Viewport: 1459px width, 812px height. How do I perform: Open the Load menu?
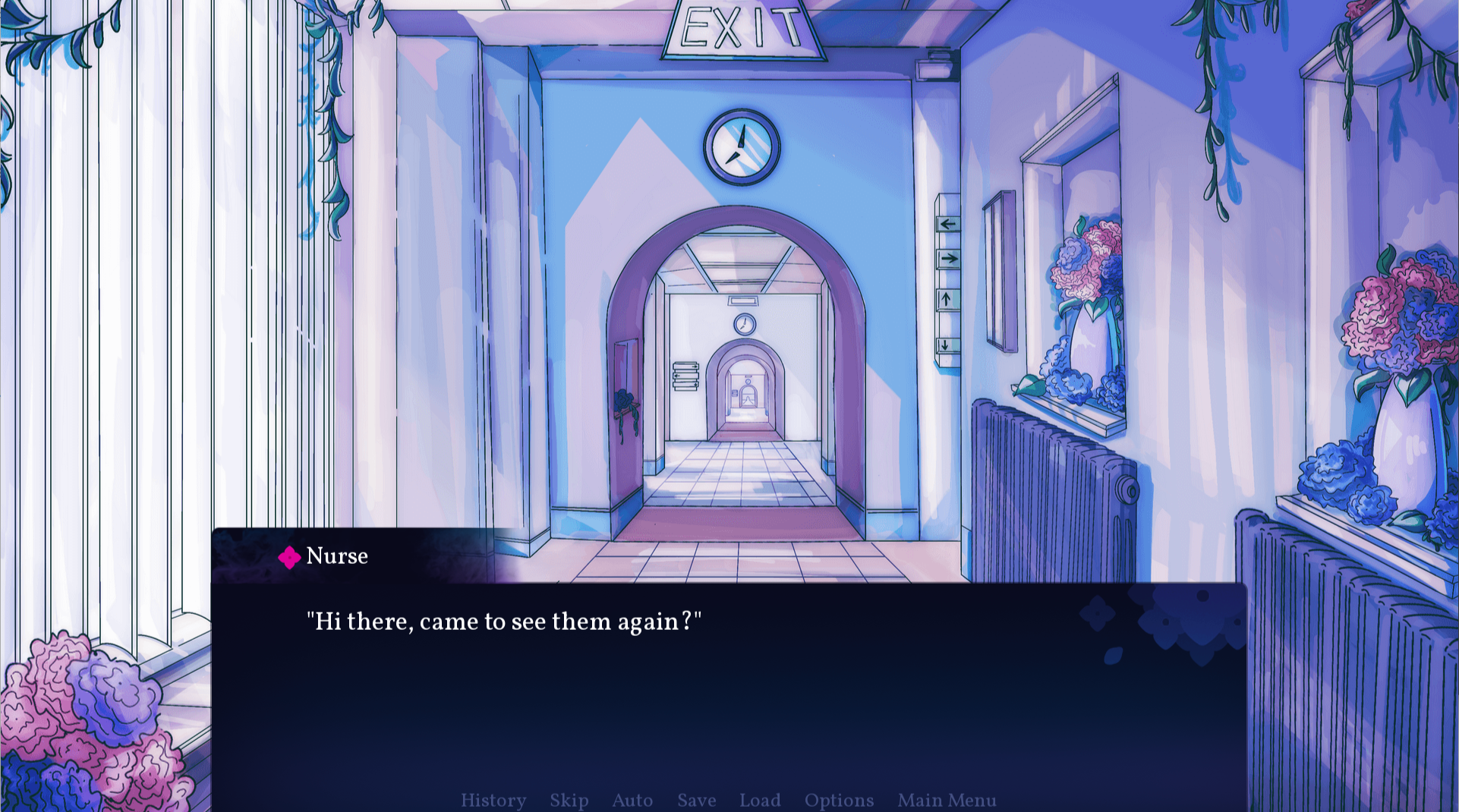[x=760, y=800]
